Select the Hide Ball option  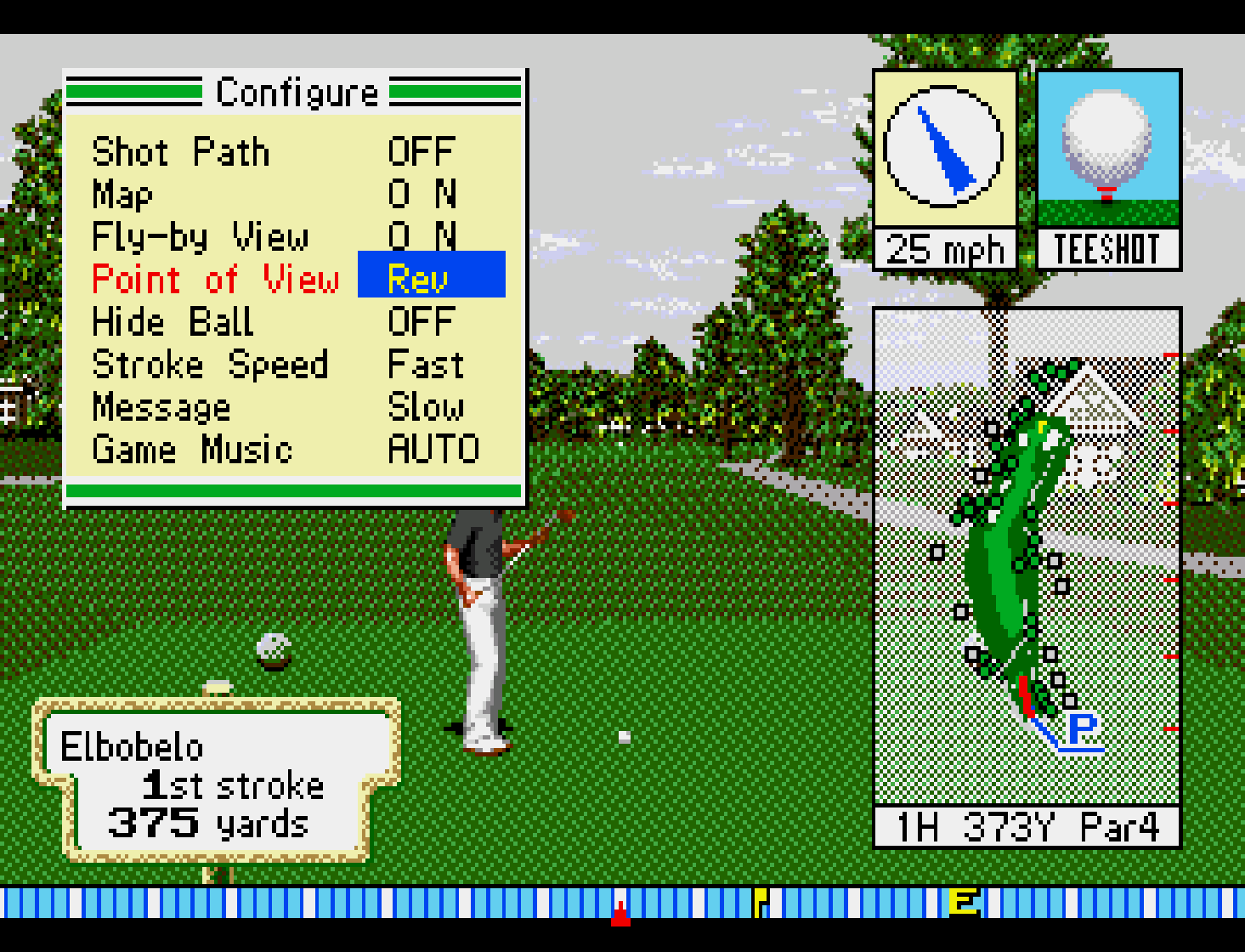[x=173, y=322]
